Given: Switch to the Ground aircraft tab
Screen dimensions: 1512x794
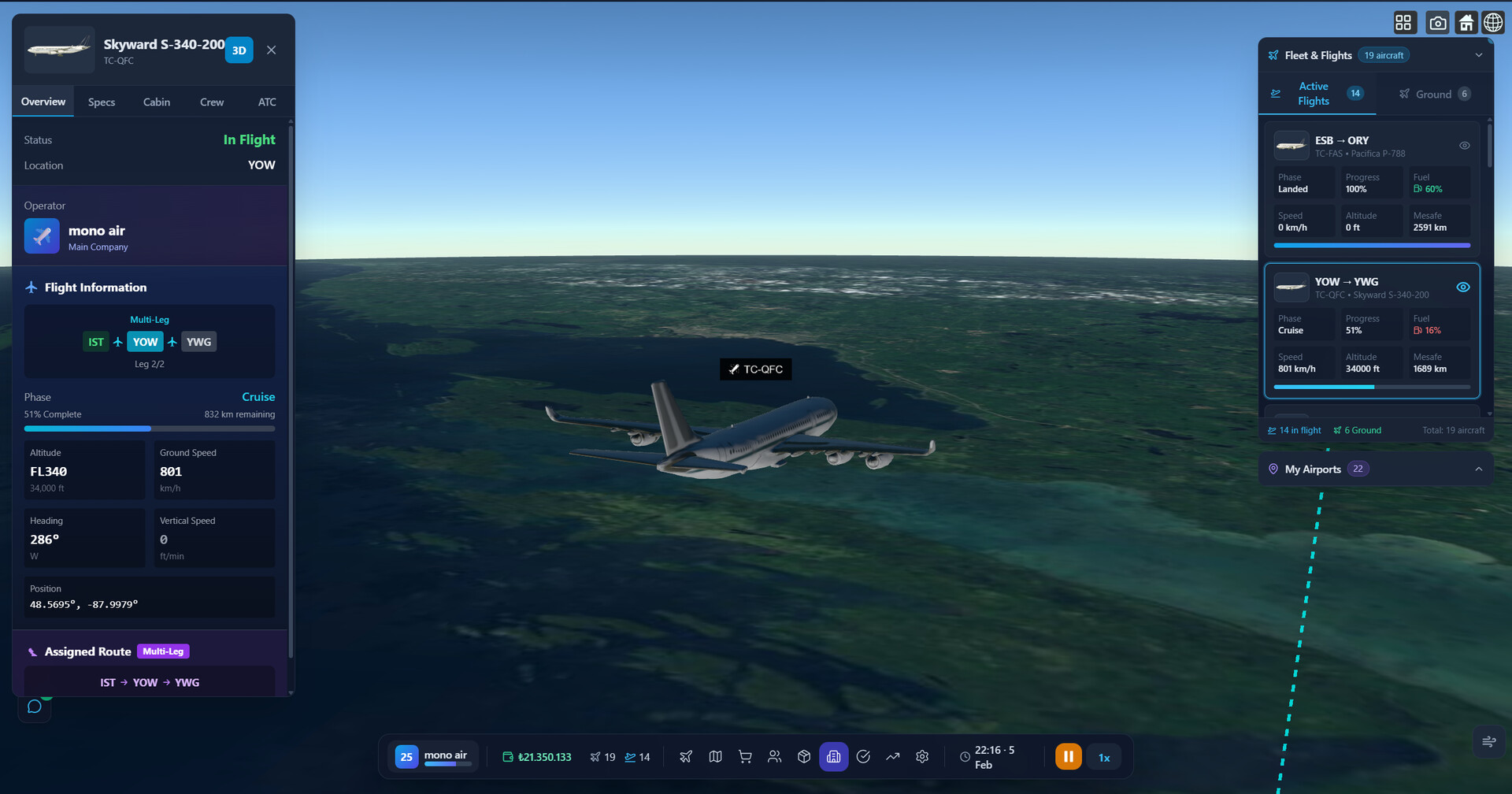Looking at the screenshot, I should click(x=1433, y=94).
